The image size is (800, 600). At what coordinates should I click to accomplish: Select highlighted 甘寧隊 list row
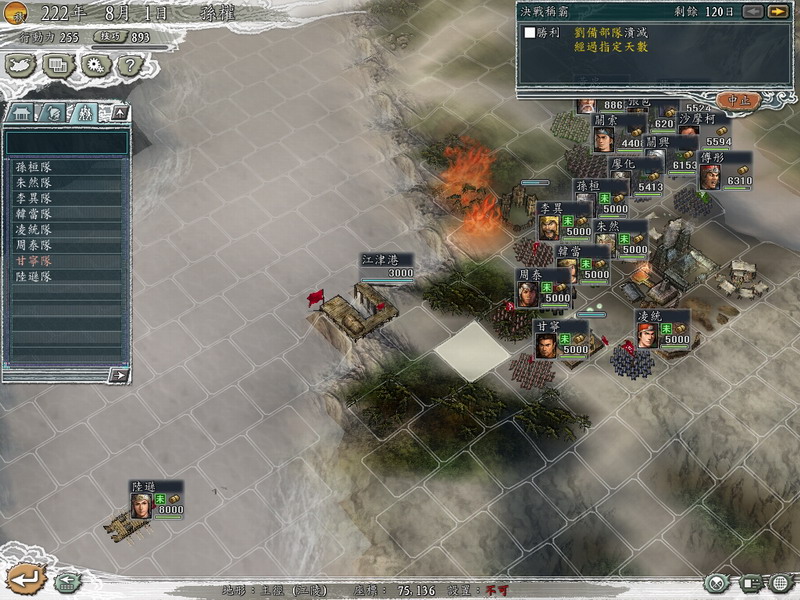coord(33,260)
